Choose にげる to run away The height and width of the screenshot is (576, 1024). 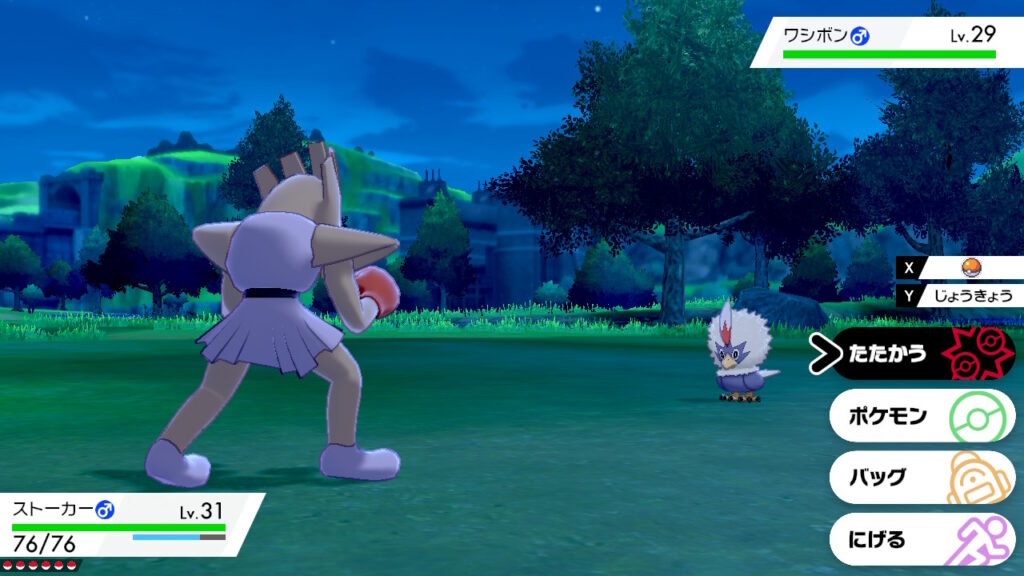click(920, 539)
